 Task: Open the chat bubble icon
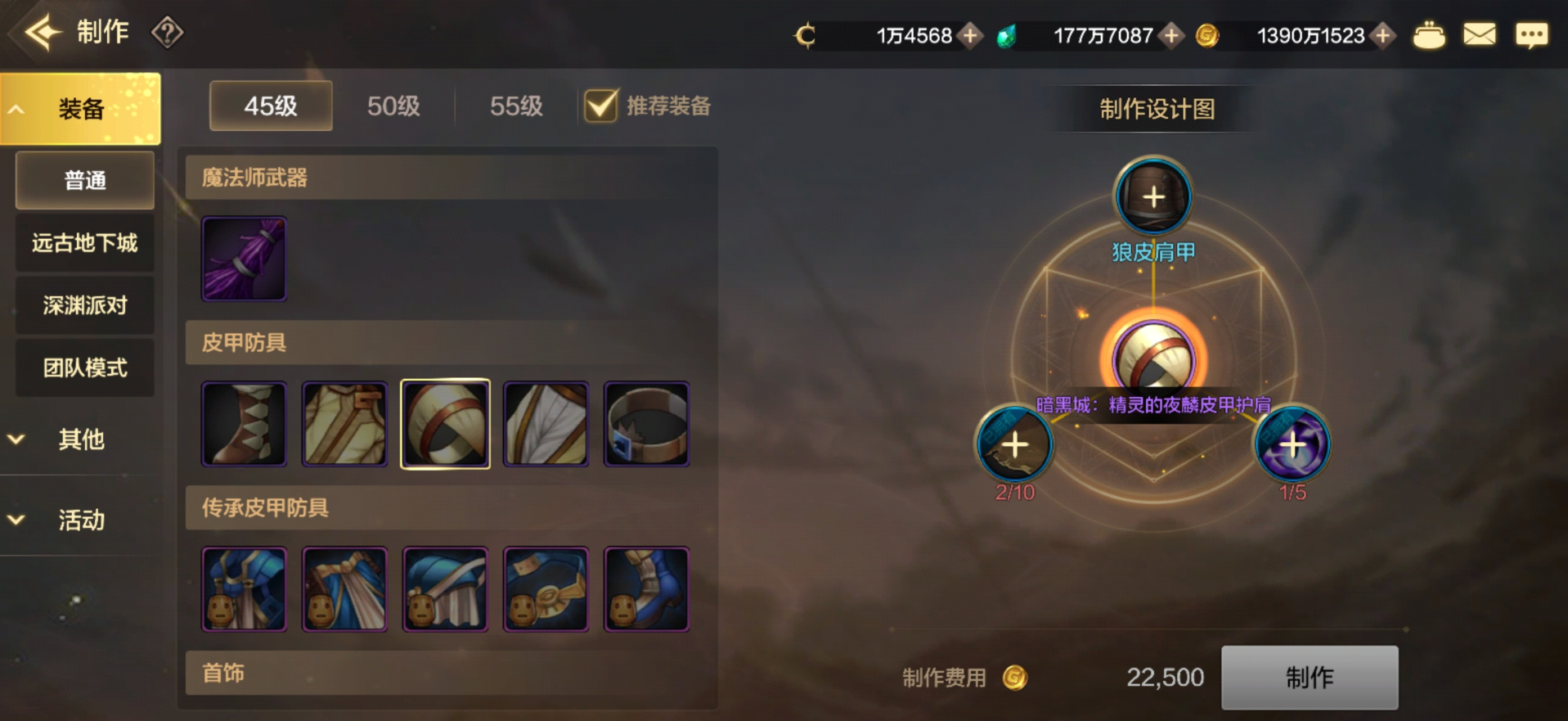pos(1531,35)
